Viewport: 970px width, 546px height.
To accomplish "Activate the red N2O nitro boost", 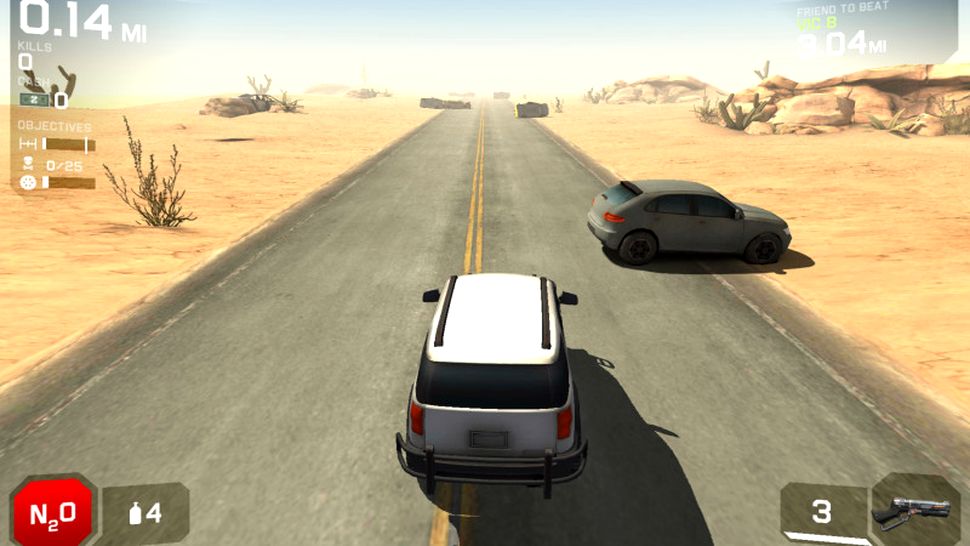I will (x=52, y=514).
